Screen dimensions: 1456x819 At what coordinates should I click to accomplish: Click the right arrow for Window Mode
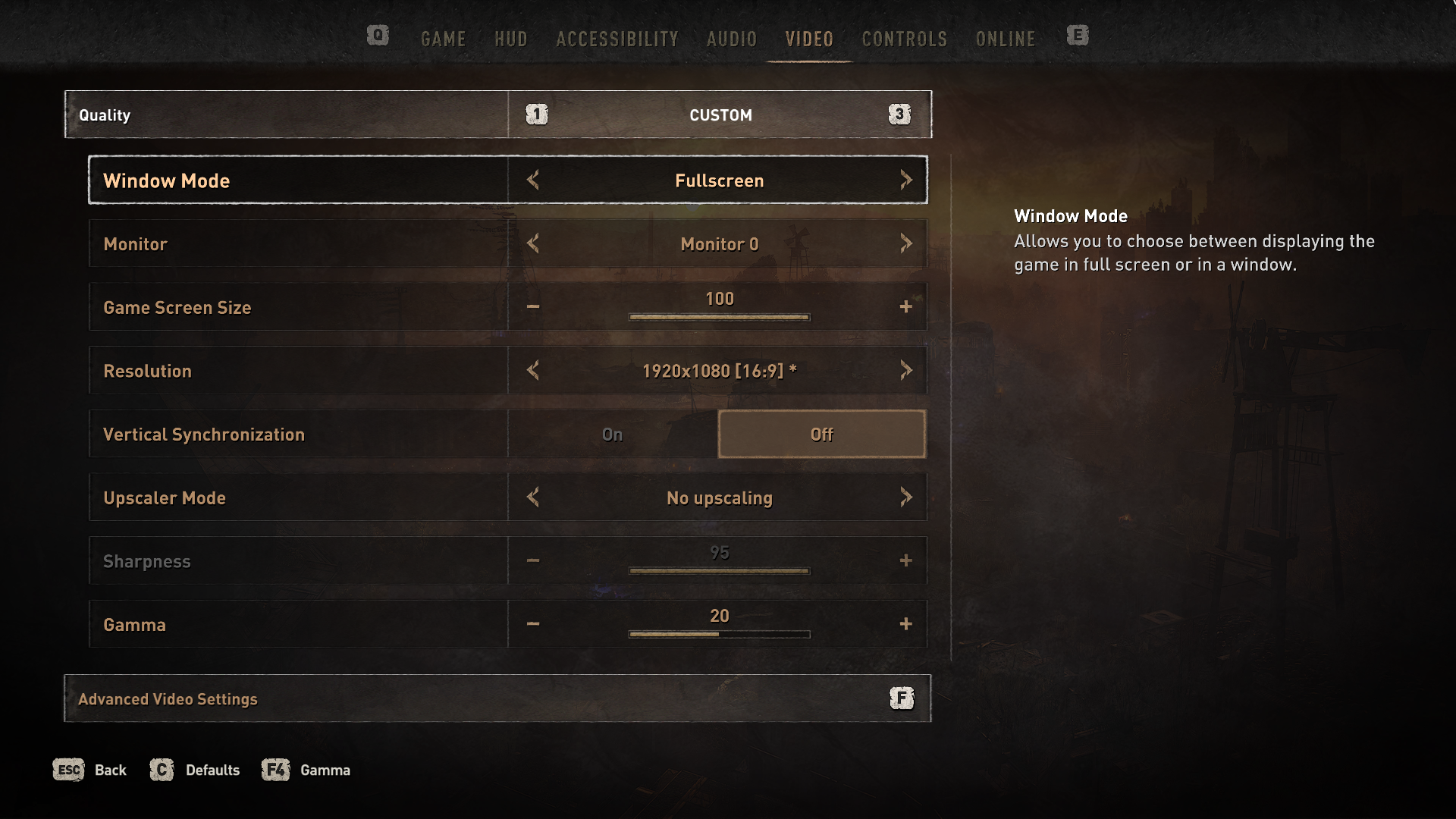pos(905,180)
